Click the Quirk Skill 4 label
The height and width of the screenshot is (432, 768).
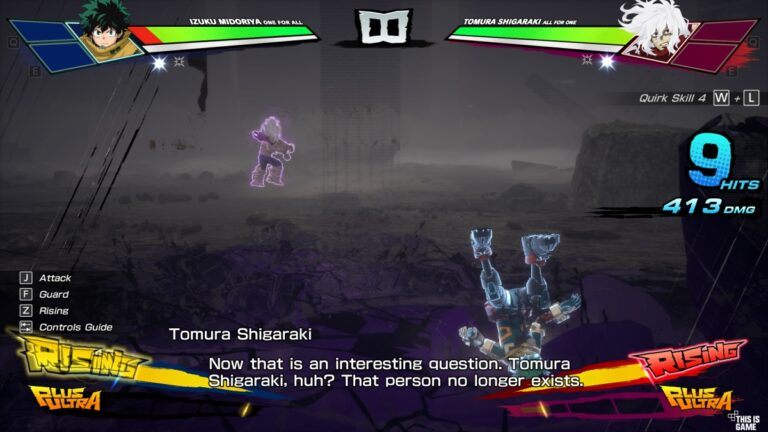[674, 98]
